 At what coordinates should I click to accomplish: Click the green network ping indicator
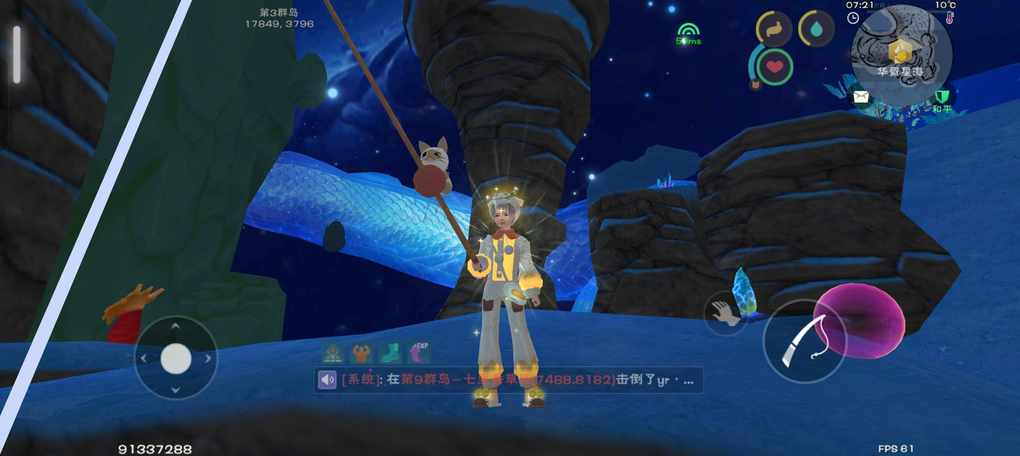pos(687,34)
